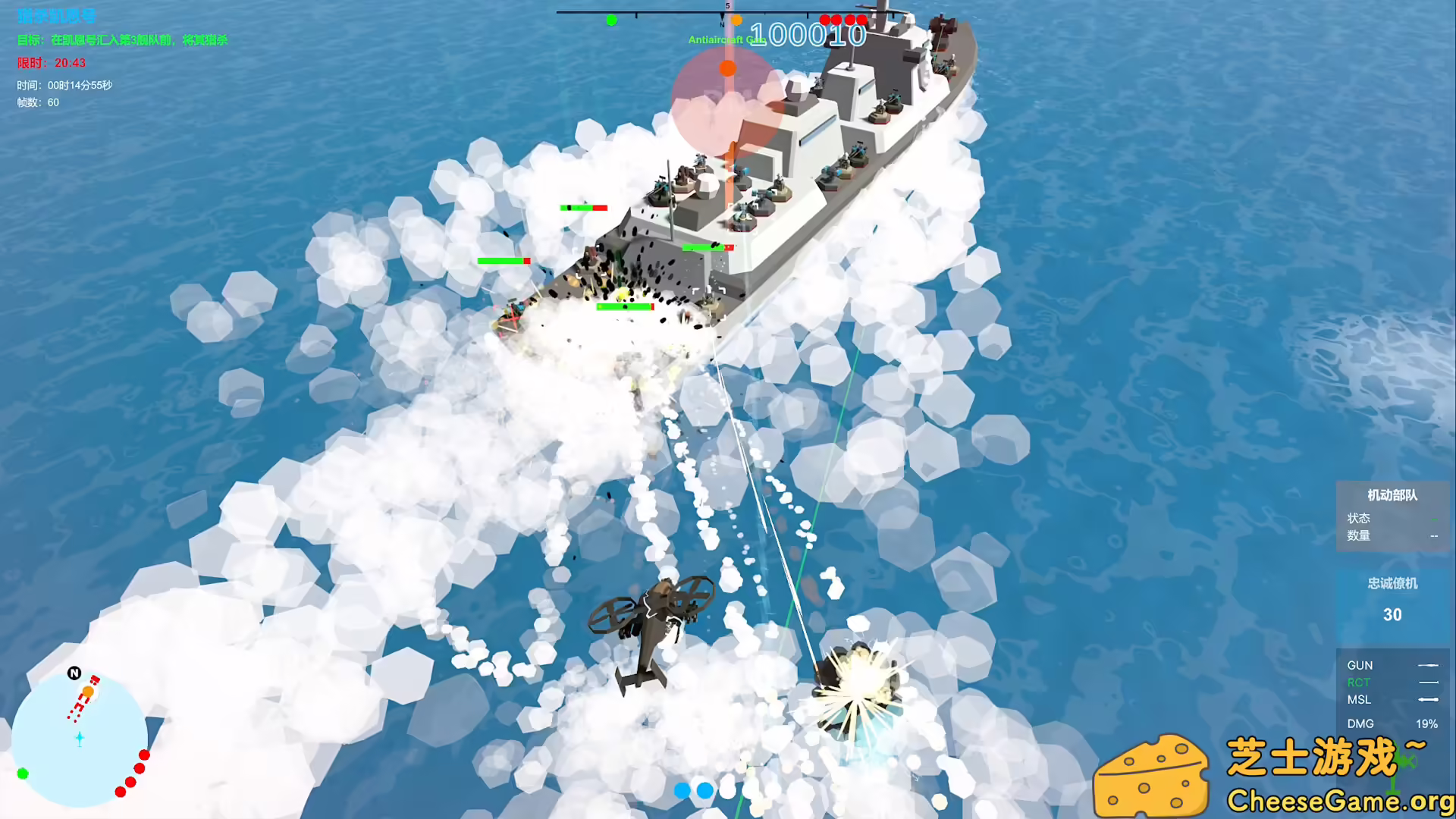Image resolution: width=1456 pixels, height=819 pixels.
Task: Select the GUN weapon icon in weapon panel
Action: pos(1360,665)
